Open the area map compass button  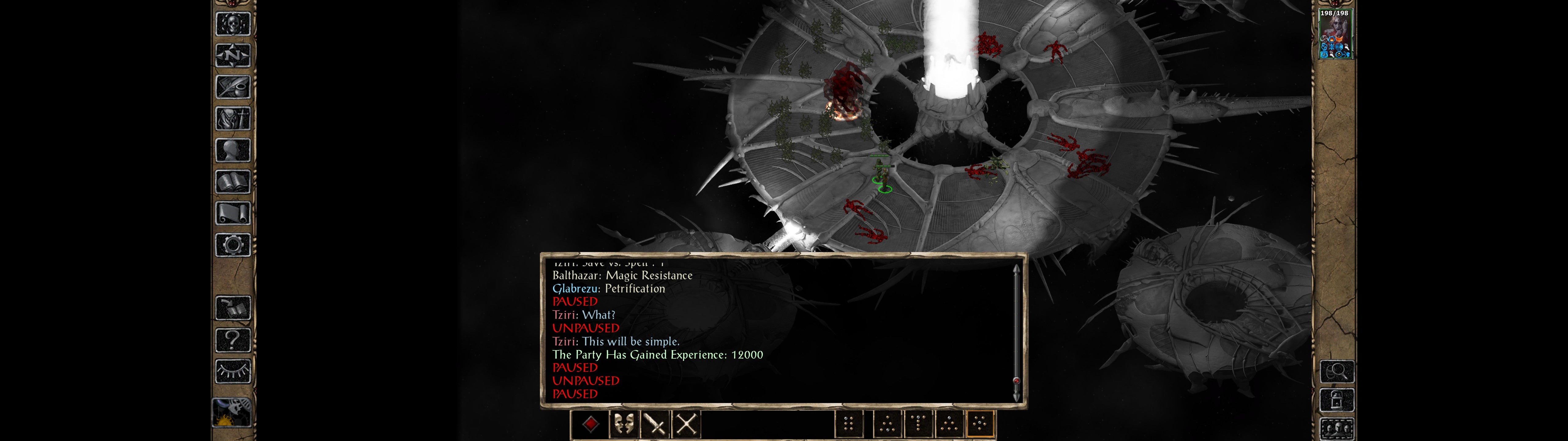(x=232, y=55)
